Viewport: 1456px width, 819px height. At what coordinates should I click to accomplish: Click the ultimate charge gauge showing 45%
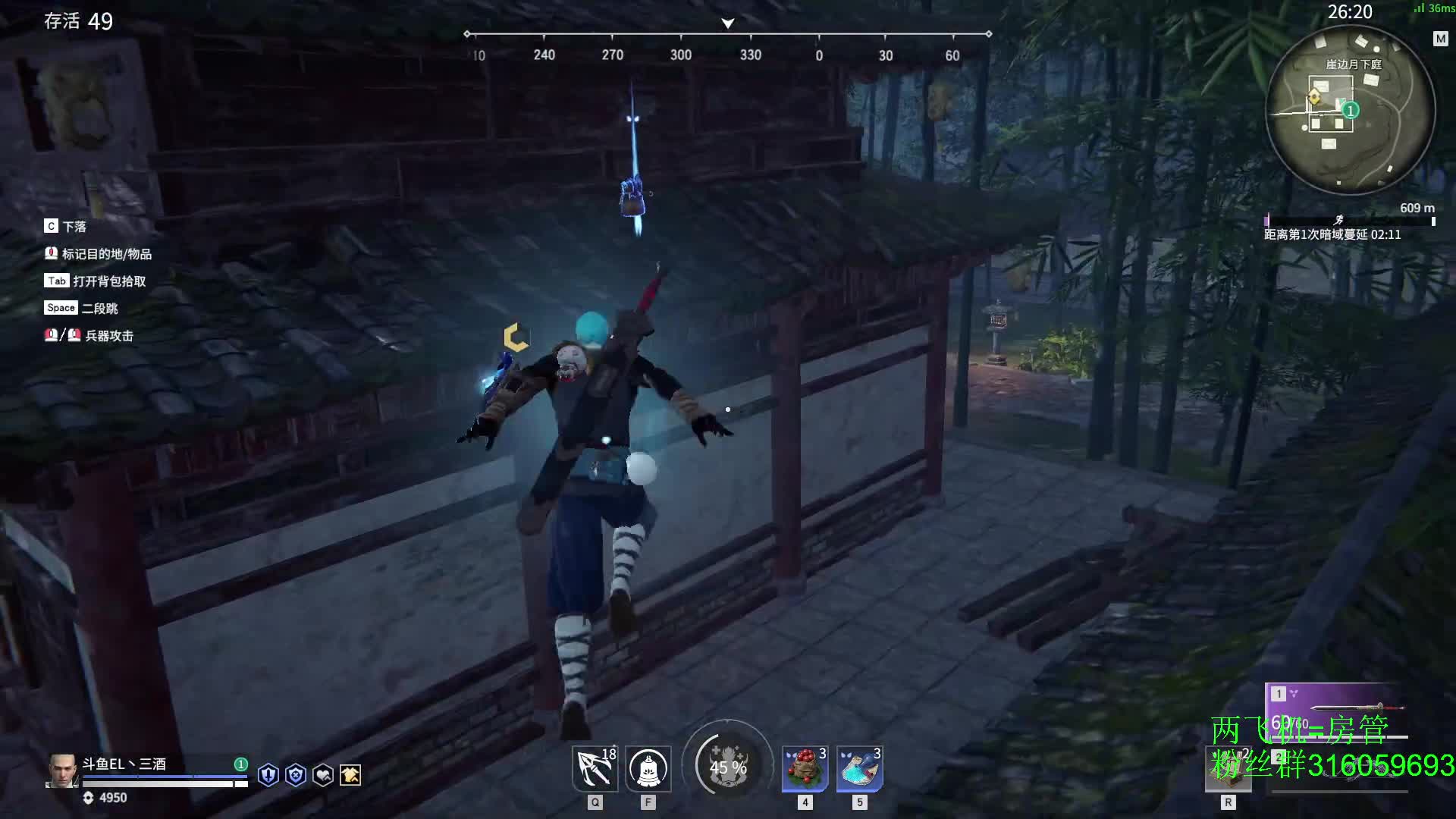[x=728, y=766]
